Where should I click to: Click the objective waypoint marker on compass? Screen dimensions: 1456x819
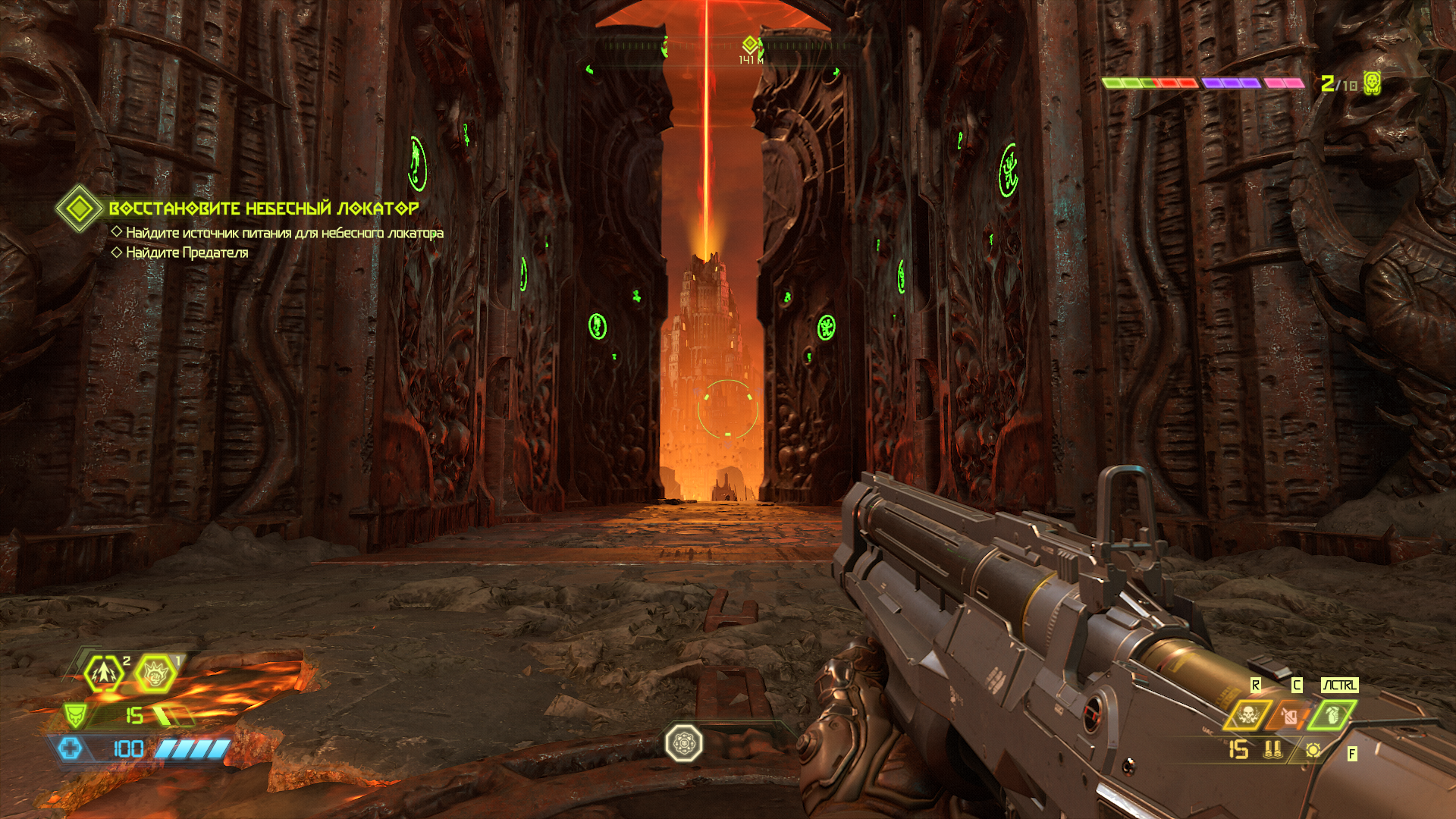[x=750, y=43]
